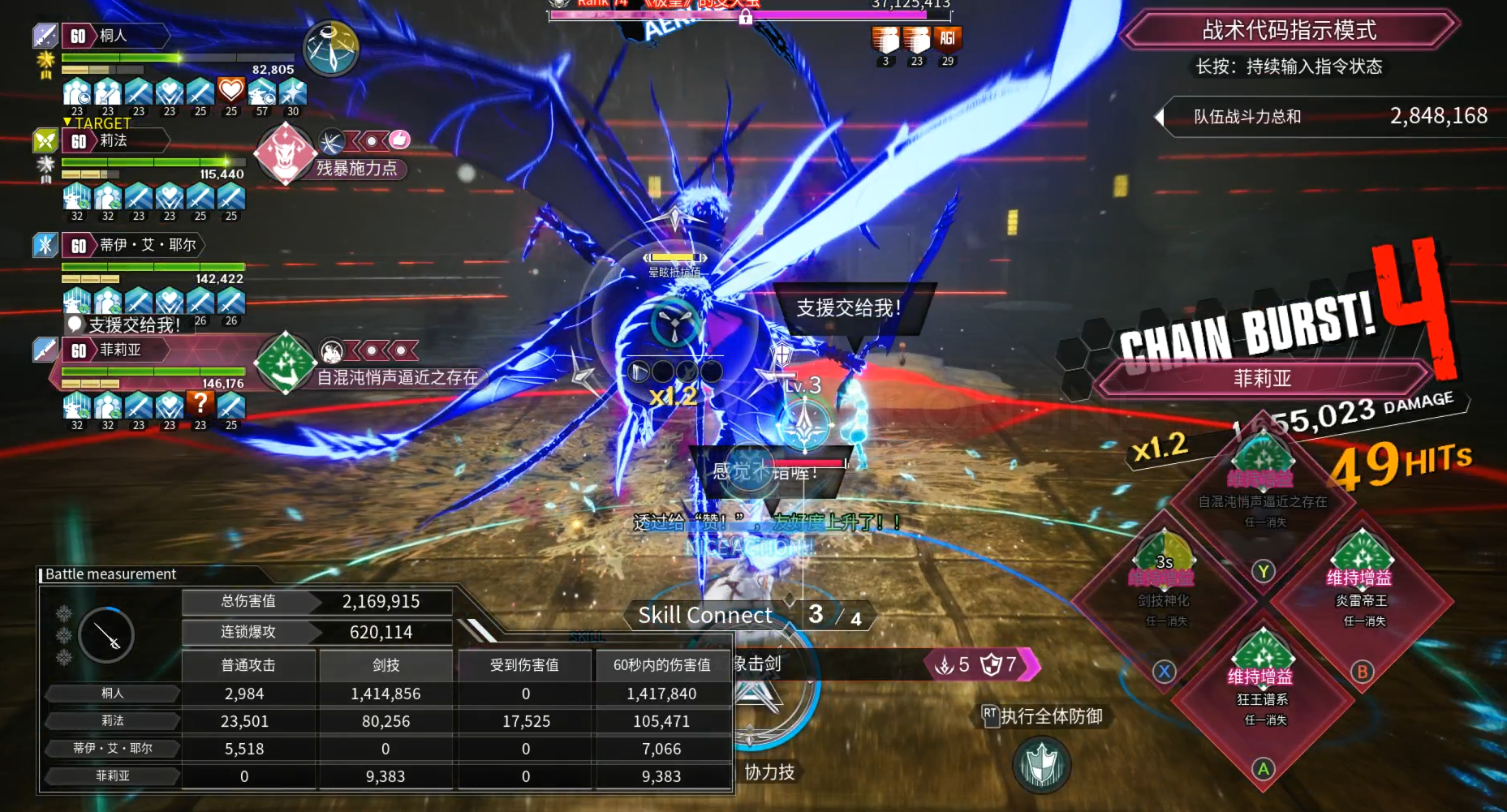
Task: Click the green skill diamond beside 菲莉亚
Action: click(285, 364)
